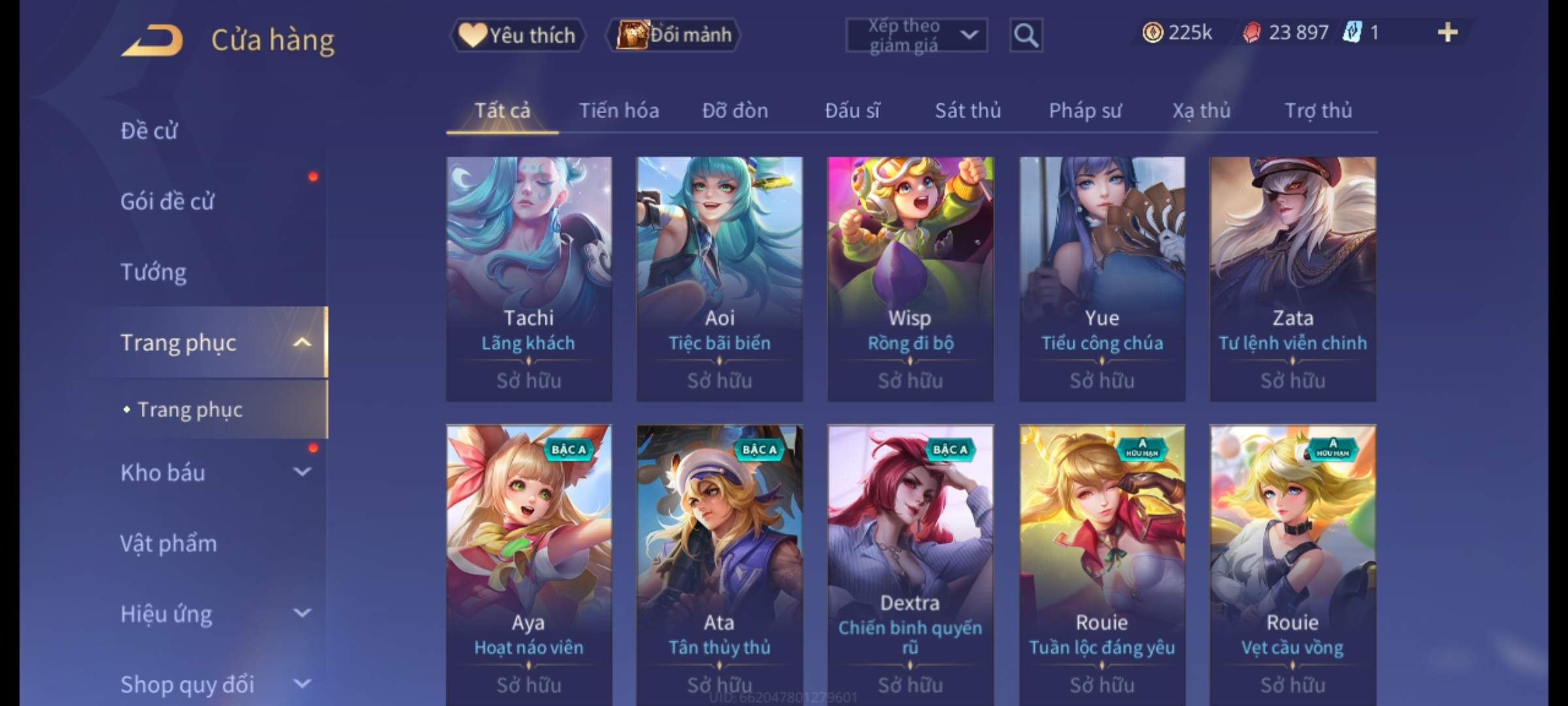The image size is (1568, 706).
Task: Open the Tướng heroes section
Action: tap(154, 272)
